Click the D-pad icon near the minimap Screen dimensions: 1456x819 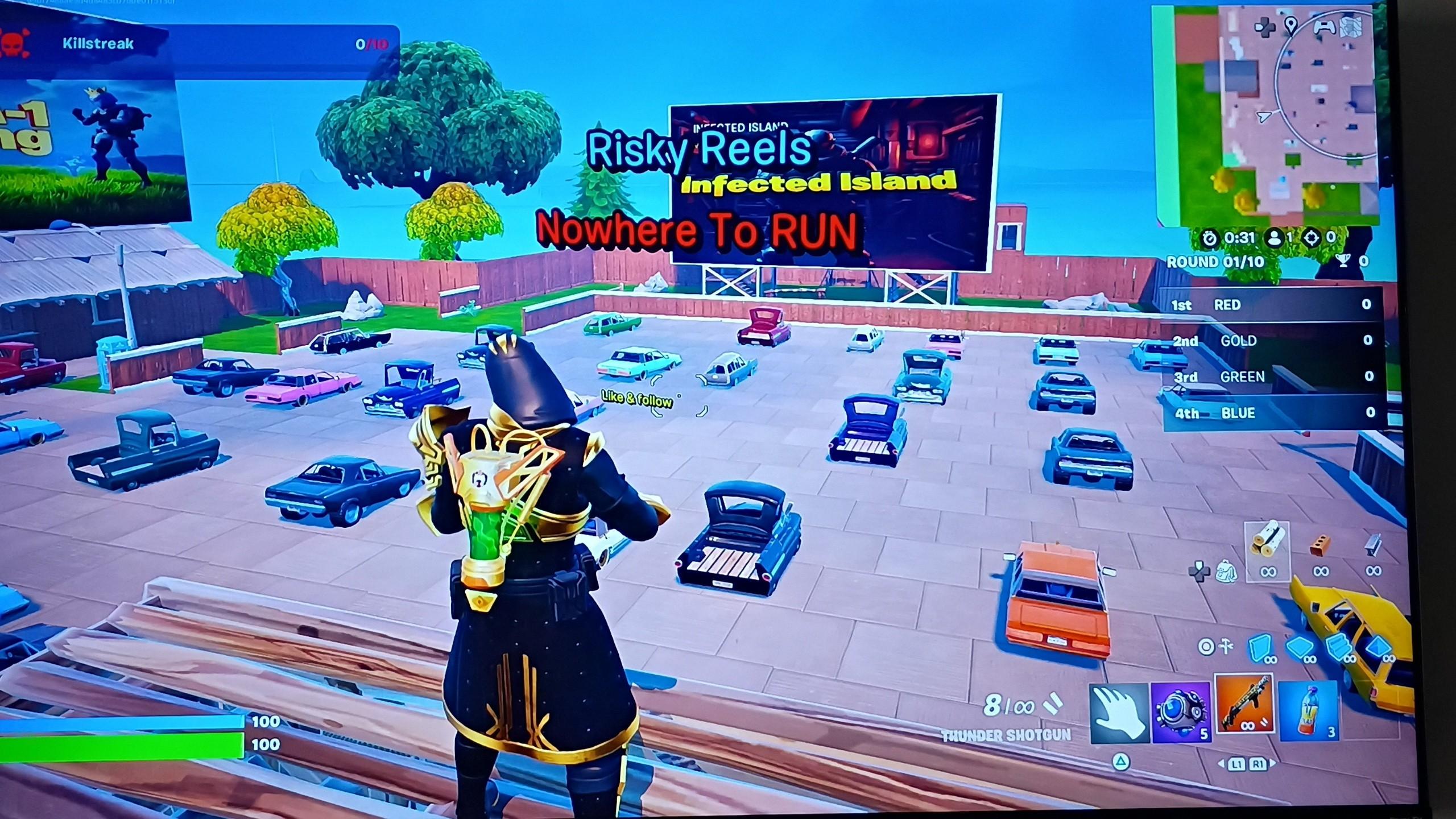click(x=1265, y=28)
